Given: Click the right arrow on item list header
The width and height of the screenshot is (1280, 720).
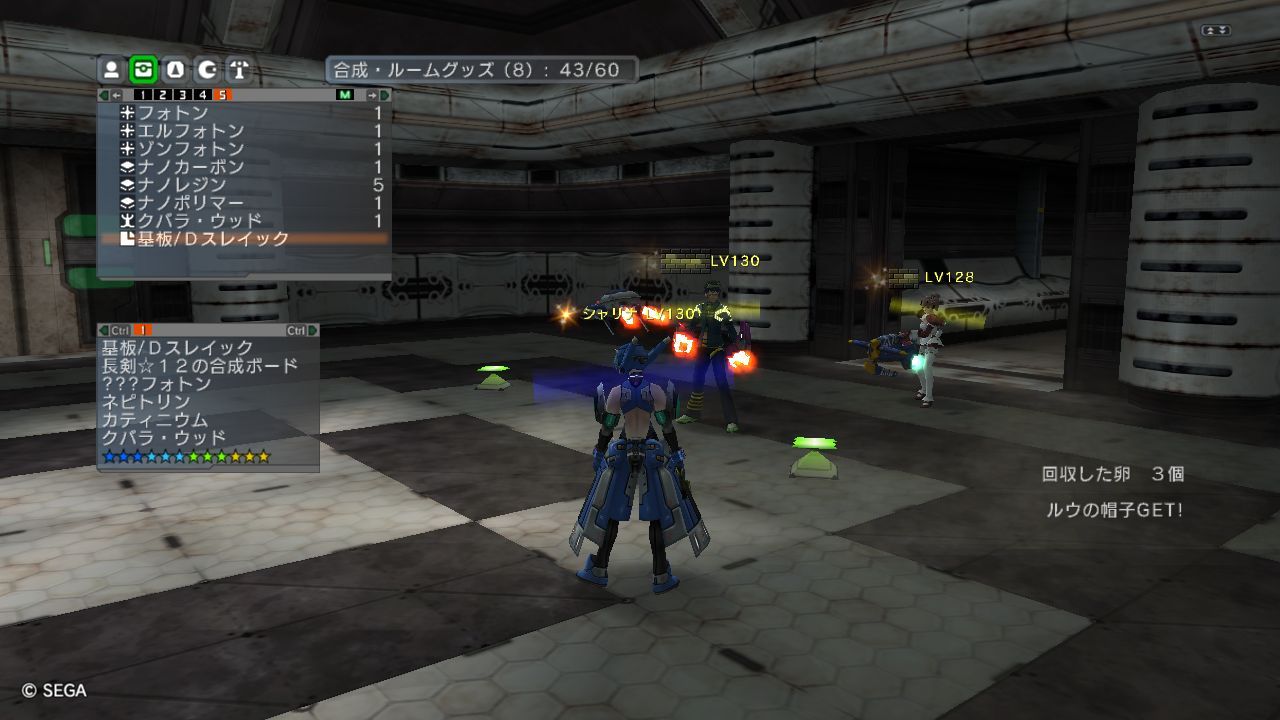Looking at the screenshot, I should 373,95.
